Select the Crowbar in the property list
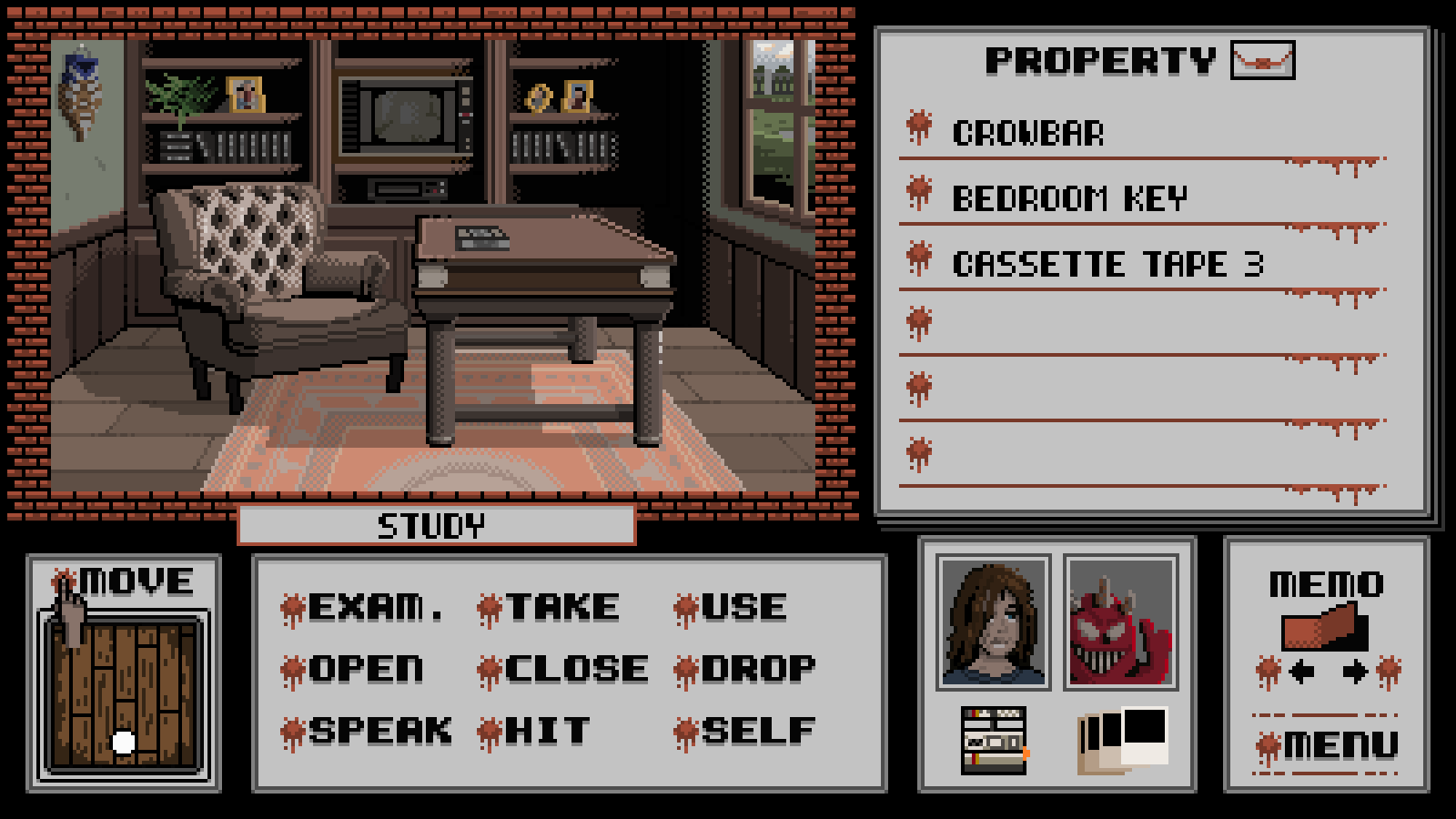The width and height of the screenshot is (1456, 819). (1028, 134)
